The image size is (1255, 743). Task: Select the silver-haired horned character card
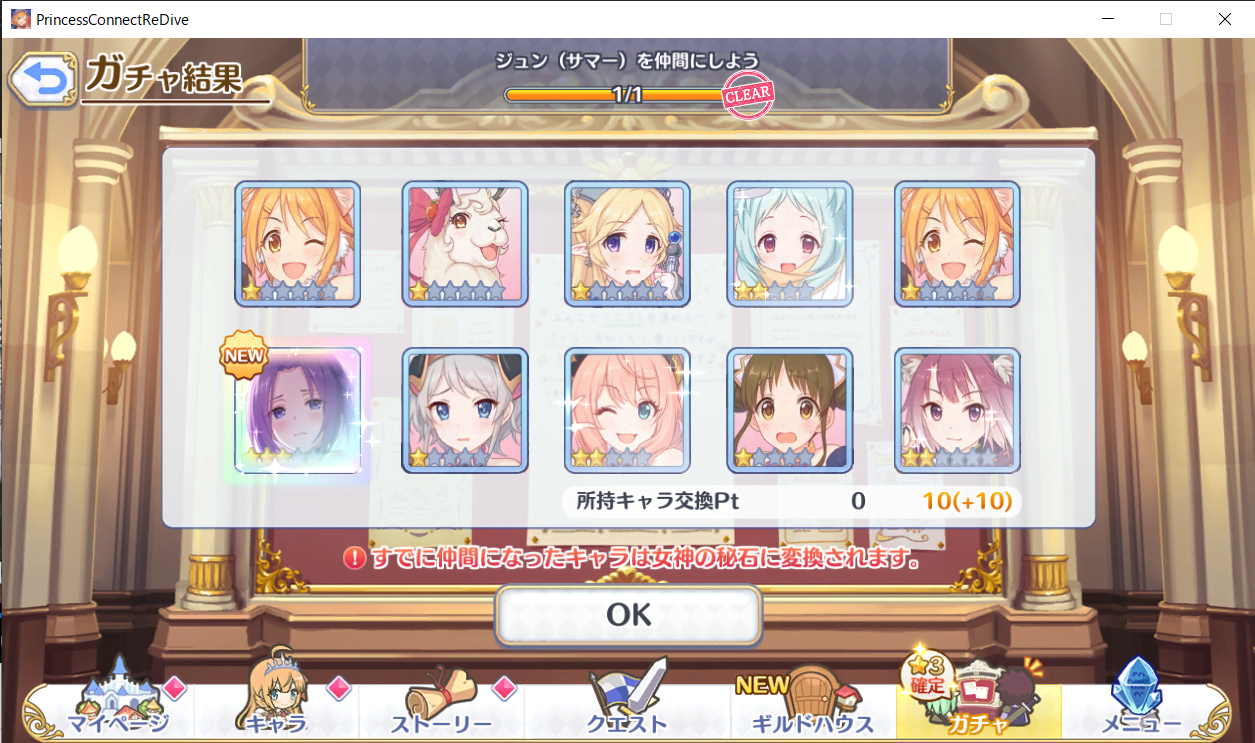pos(465,410)
